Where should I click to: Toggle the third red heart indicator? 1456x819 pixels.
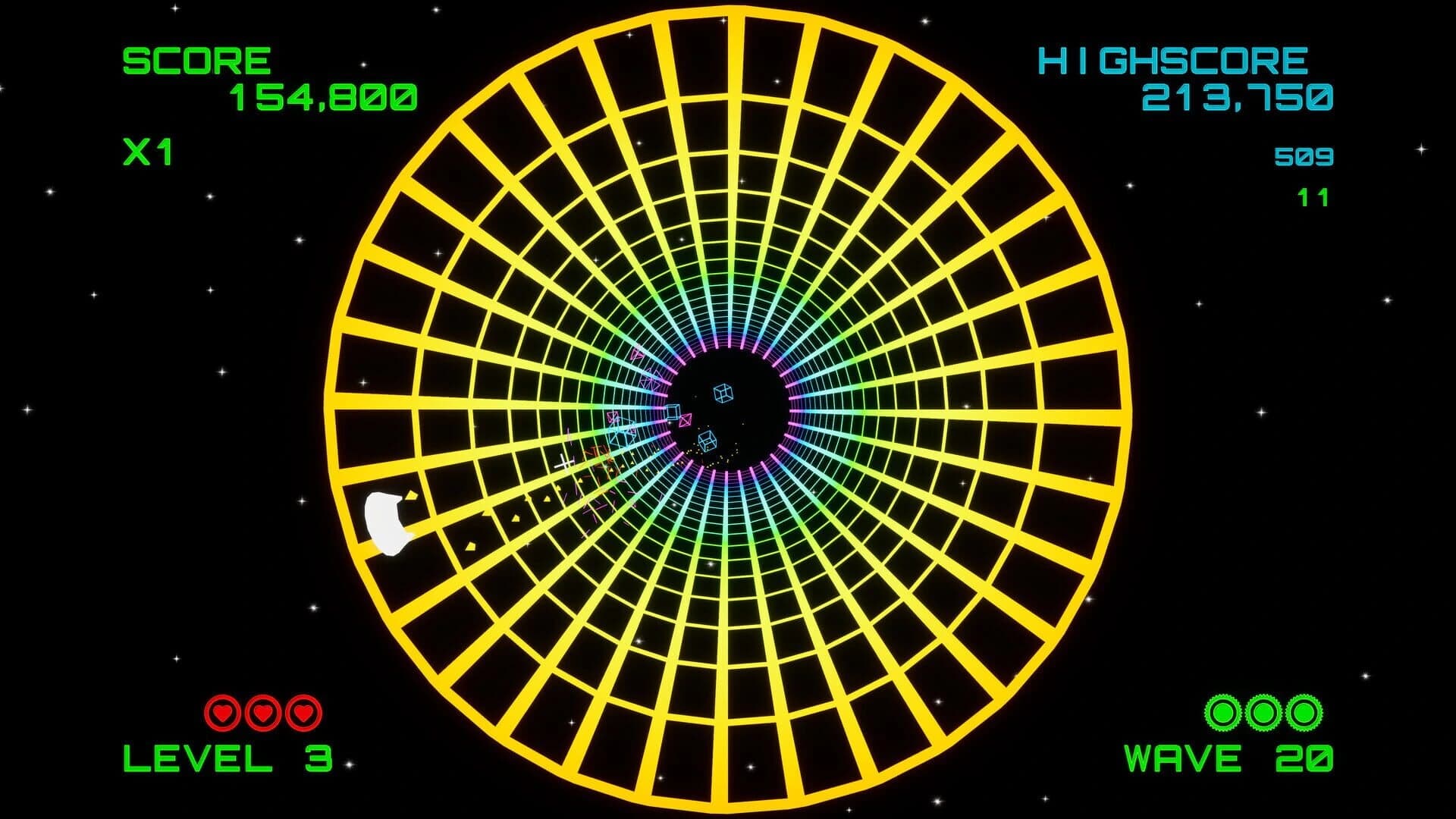coord(302,711)
